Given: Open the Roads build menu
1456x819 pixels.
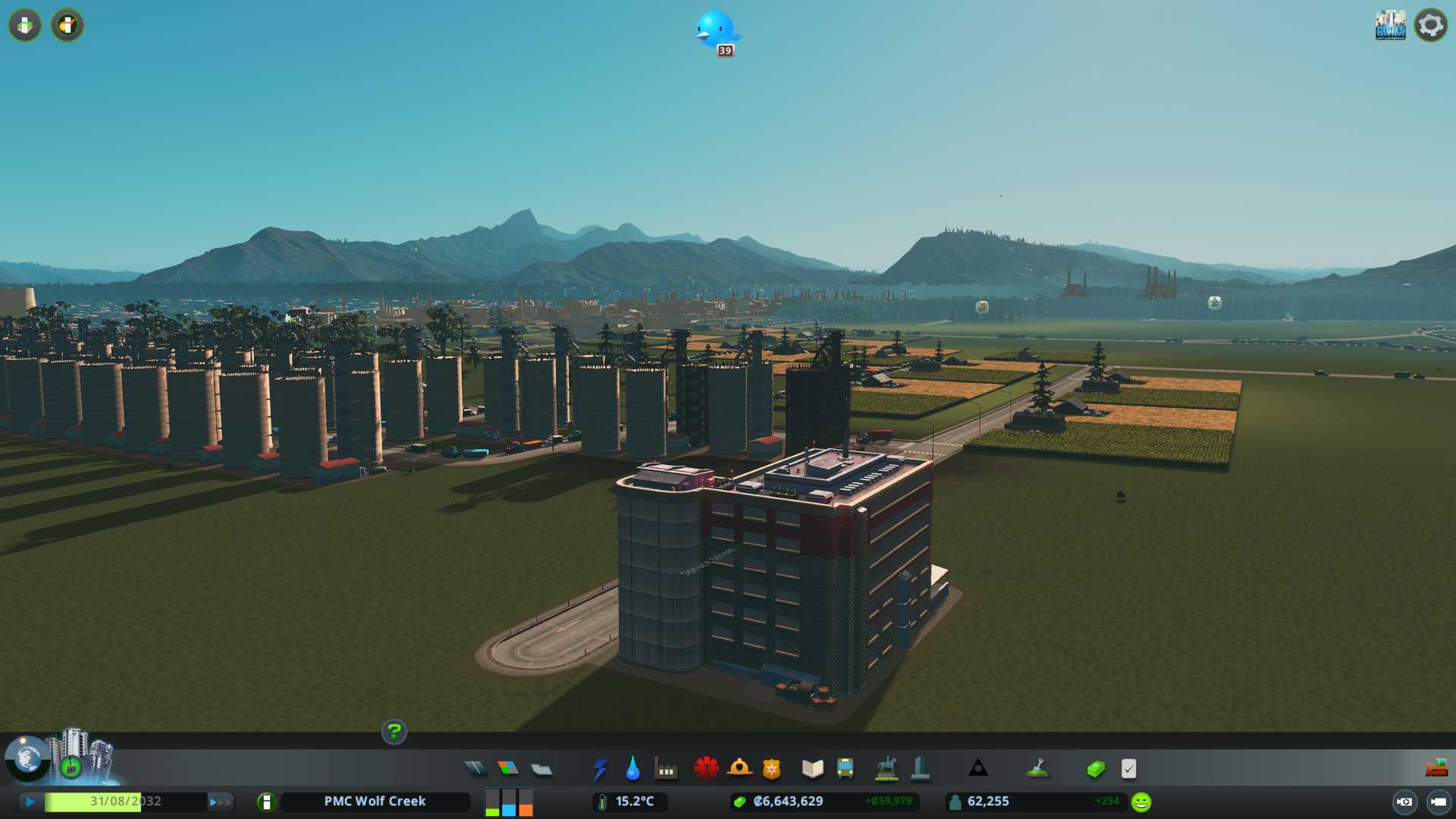Looking at the screenshot, I should [x=475, y=769].
